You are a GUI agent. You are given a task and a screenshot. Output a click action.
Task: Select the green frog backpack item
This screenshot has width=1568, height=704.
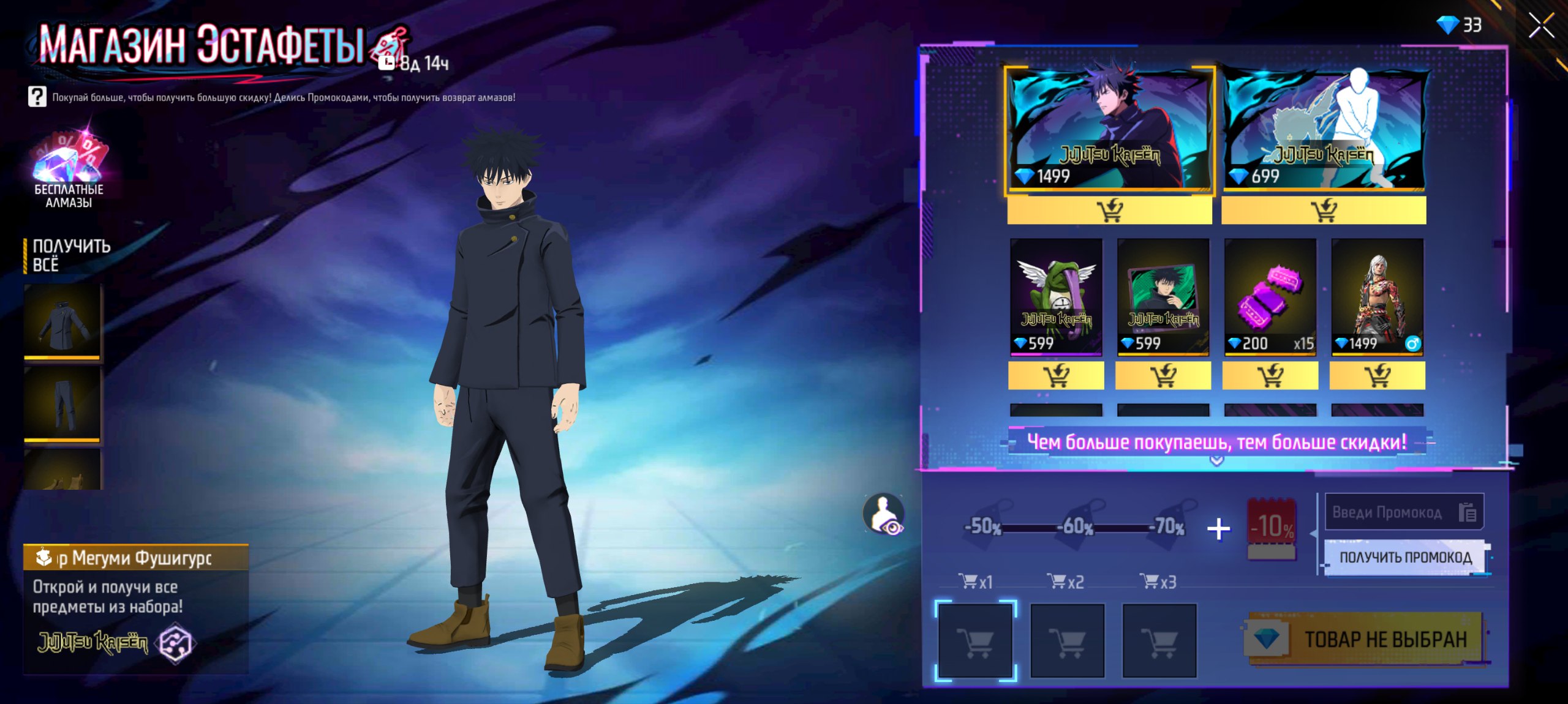[x=1056, y=296]
